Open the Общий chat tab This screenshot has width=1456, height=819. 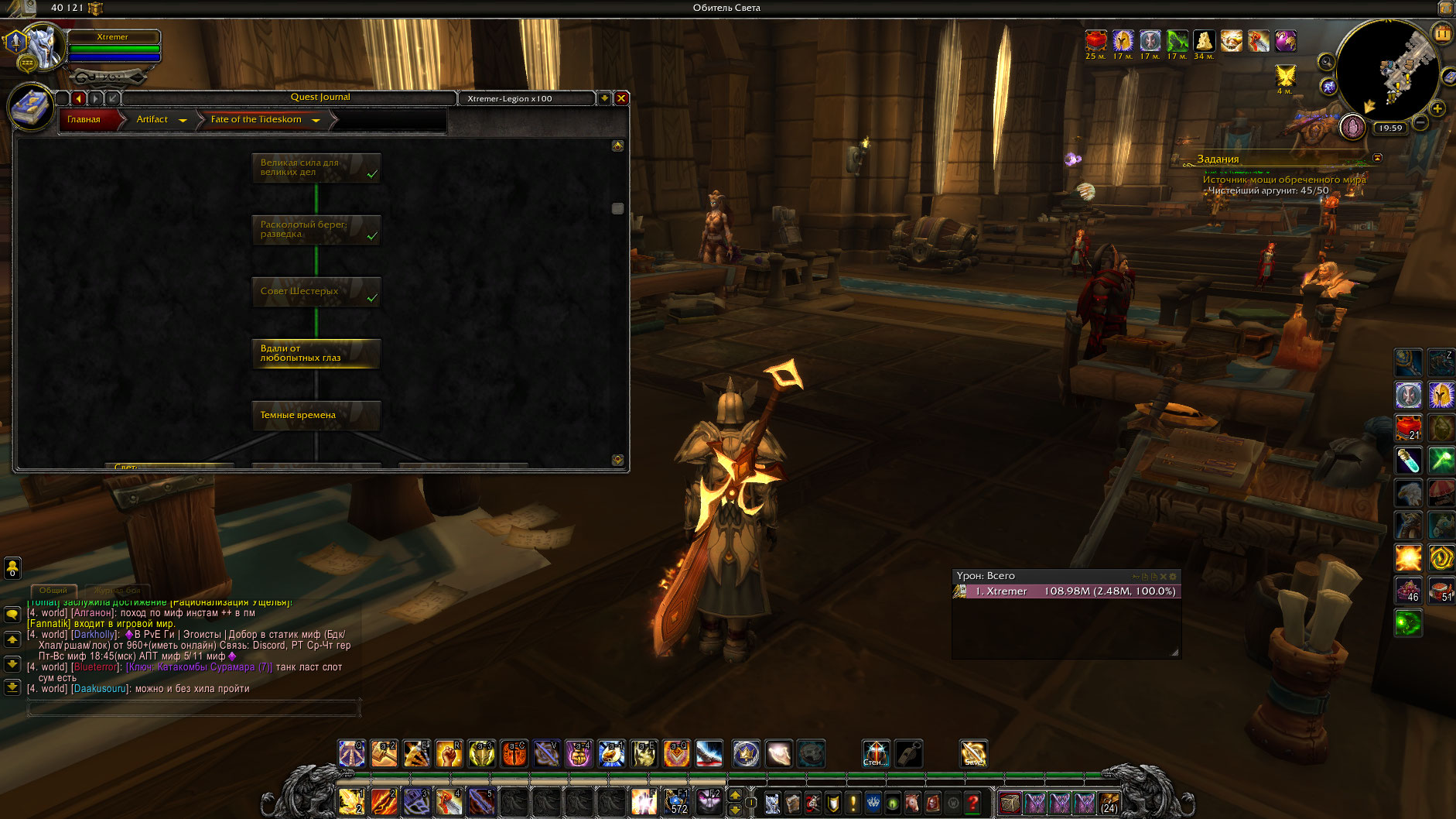coord(53,590)
